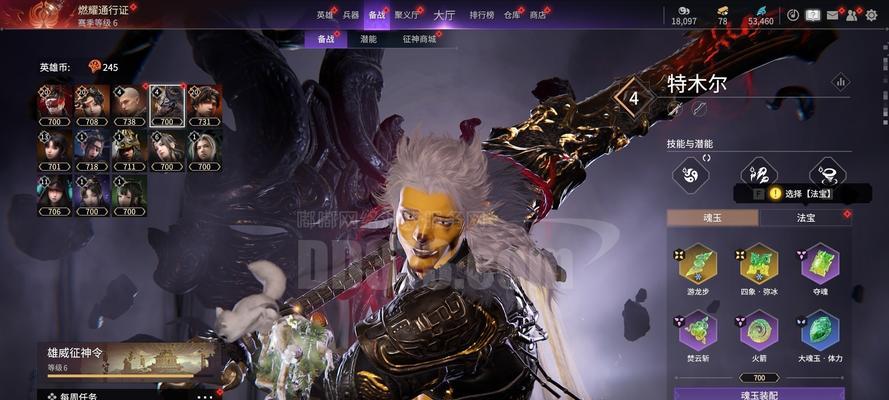Image resolution: width=889 pixels, height=400 pixels.
Task: Return to the 大厅 lobby
Action: [x=444, y=15]
